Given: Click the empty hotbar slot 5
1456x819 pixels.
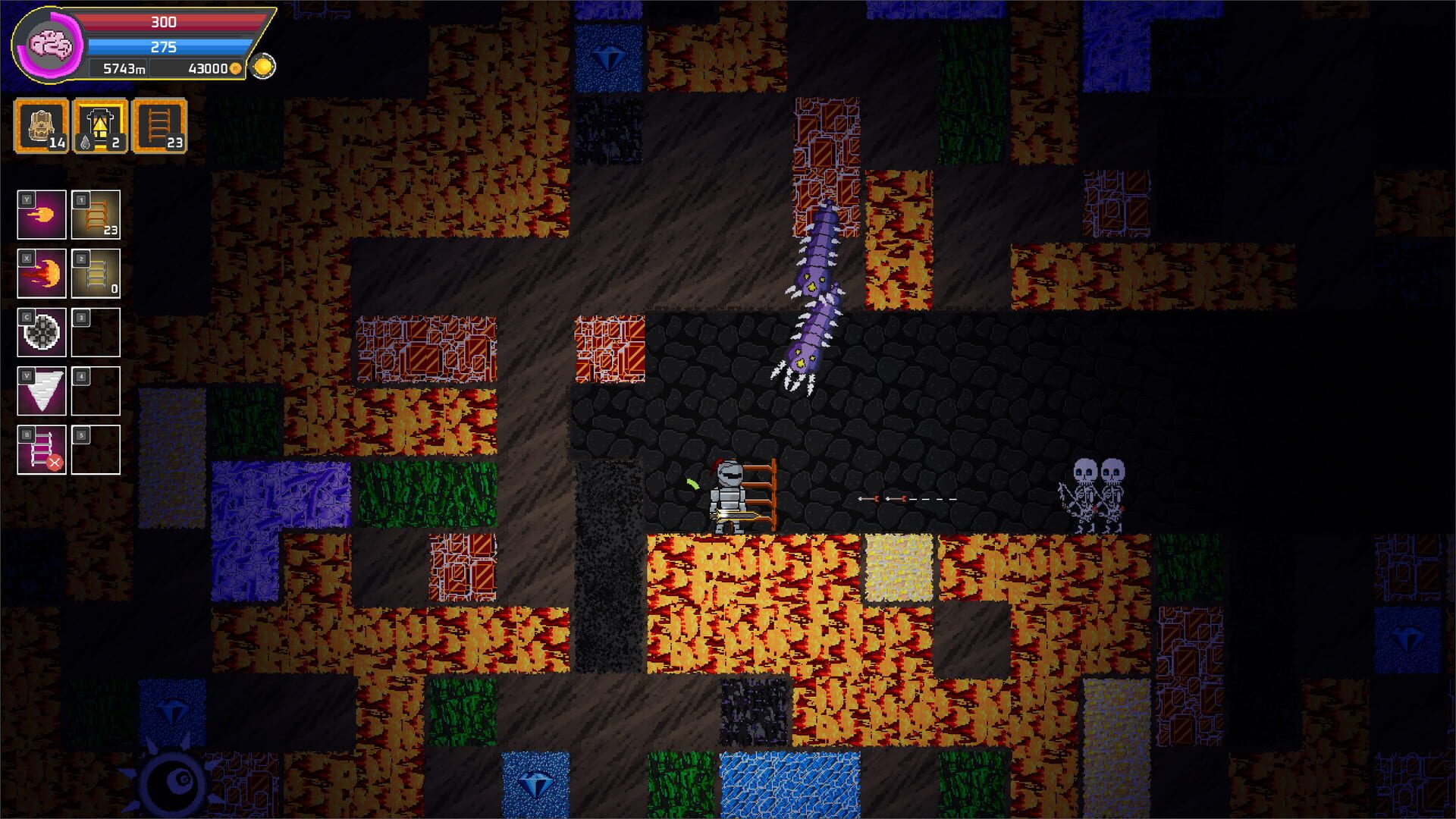Looking at the screenshot, I should pos(97,447).
